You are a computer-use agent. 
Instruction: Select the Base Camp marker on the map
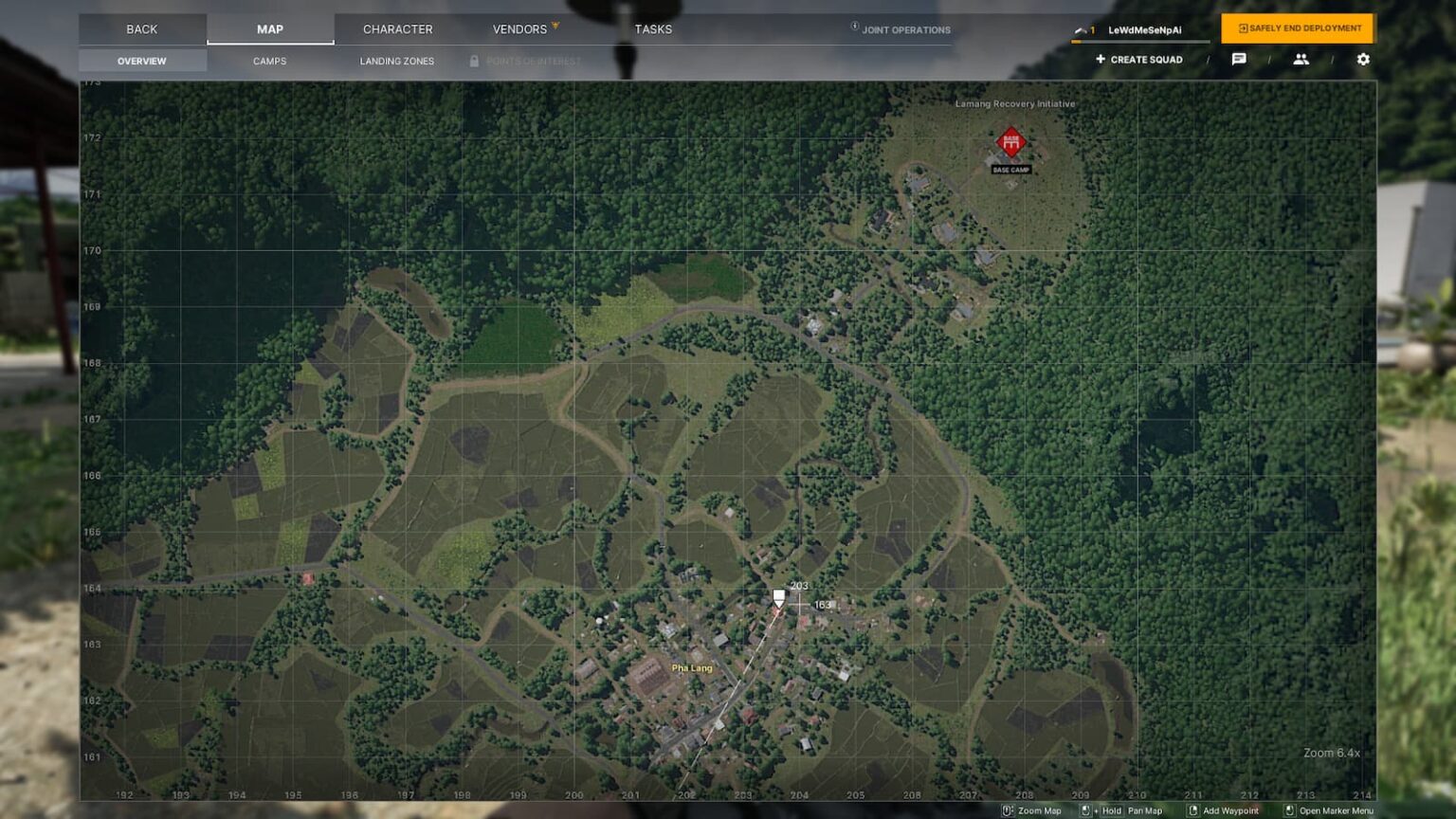tap(1010, 140)
